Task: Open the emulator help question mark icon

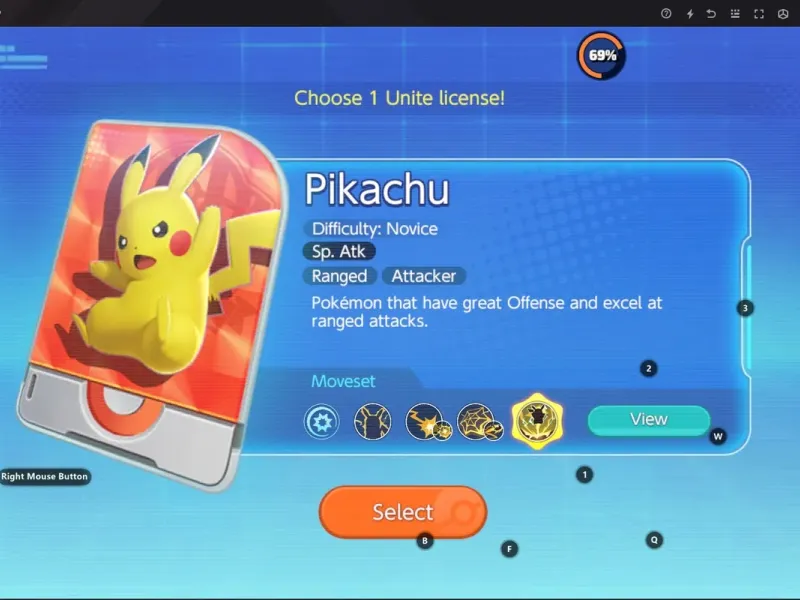Action: (666, 14)
